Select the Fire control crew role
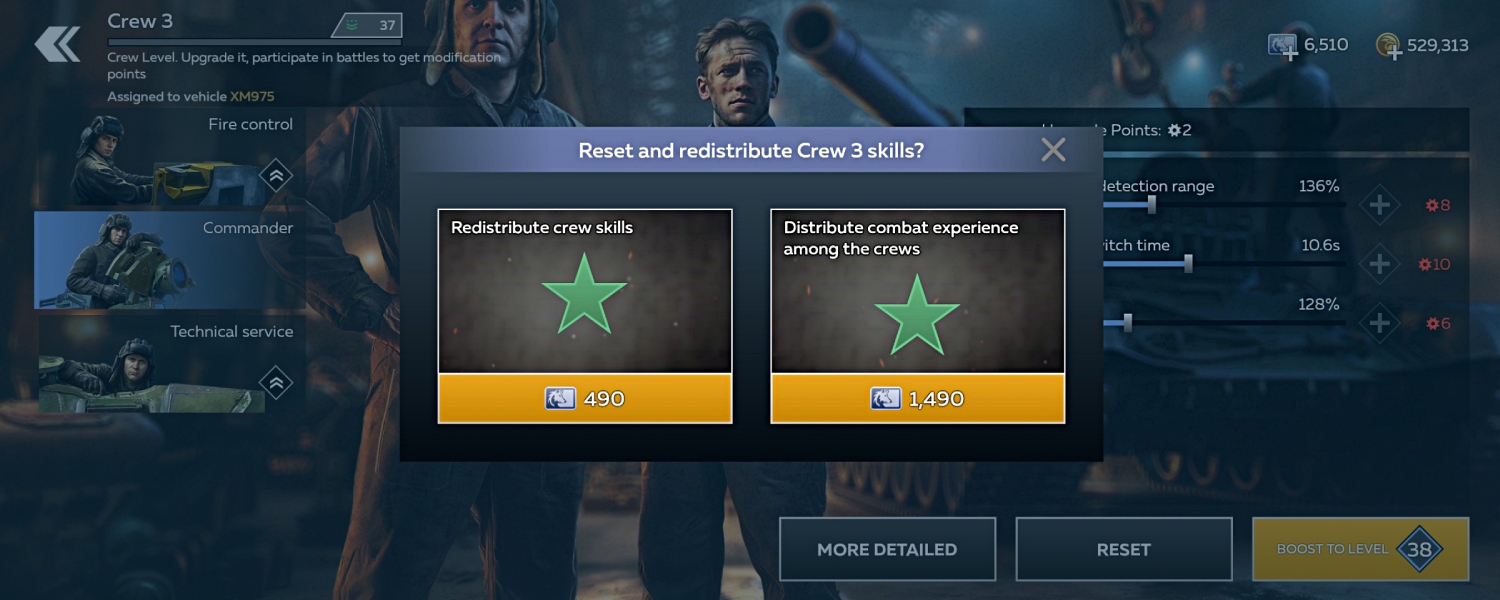Screen dimensions: 1500x600 [x=170, y=158]
